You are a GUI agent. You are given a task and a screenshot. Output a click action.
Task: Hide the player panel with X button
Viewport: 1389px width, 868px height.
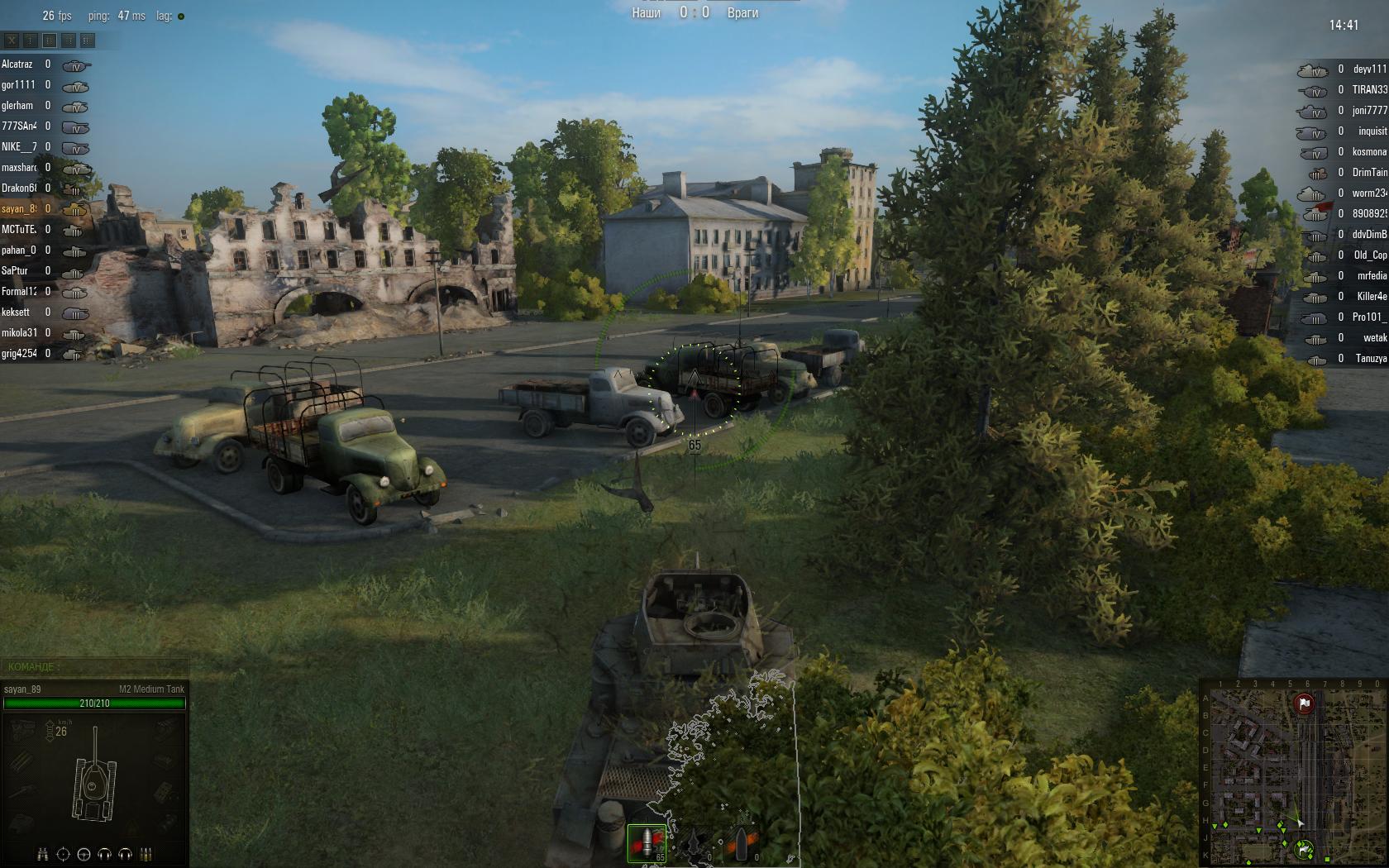click(12, 40)
